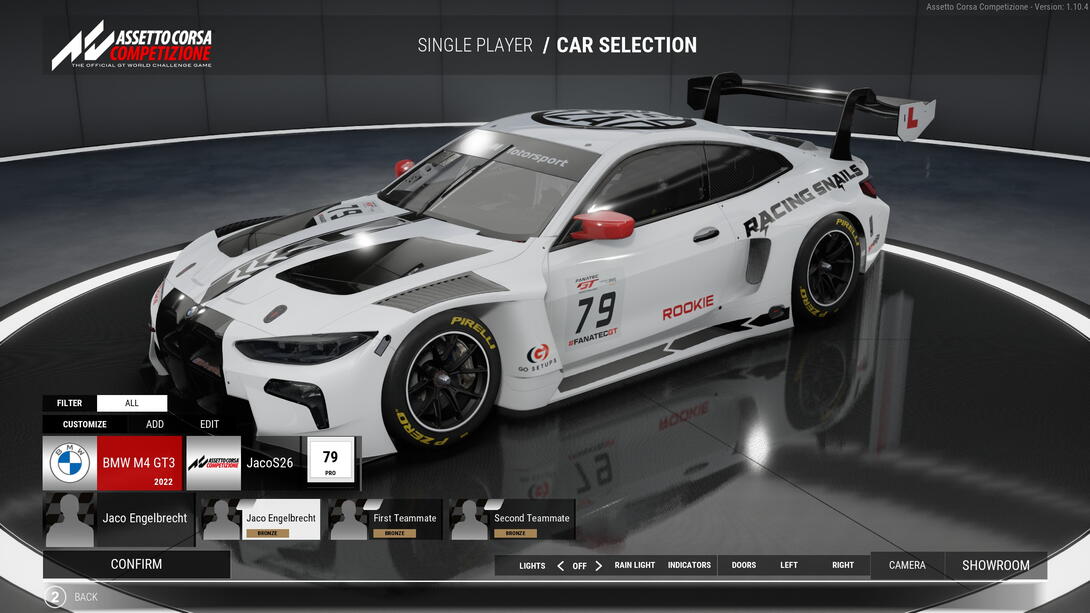Select the Right indicator option
This screenshot has width=1090, height=613.
pyautogui.click(x=843, y=565)
